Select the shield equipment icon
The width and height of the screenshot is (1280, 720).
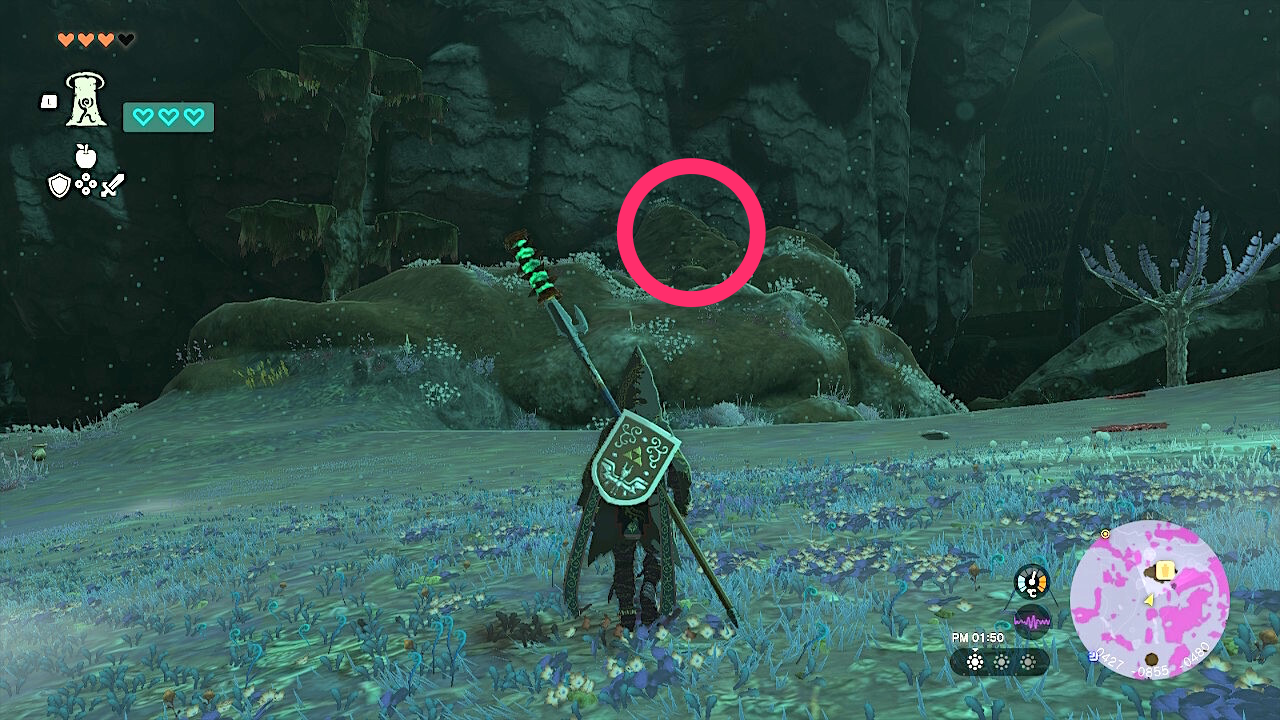click(60, 185)
